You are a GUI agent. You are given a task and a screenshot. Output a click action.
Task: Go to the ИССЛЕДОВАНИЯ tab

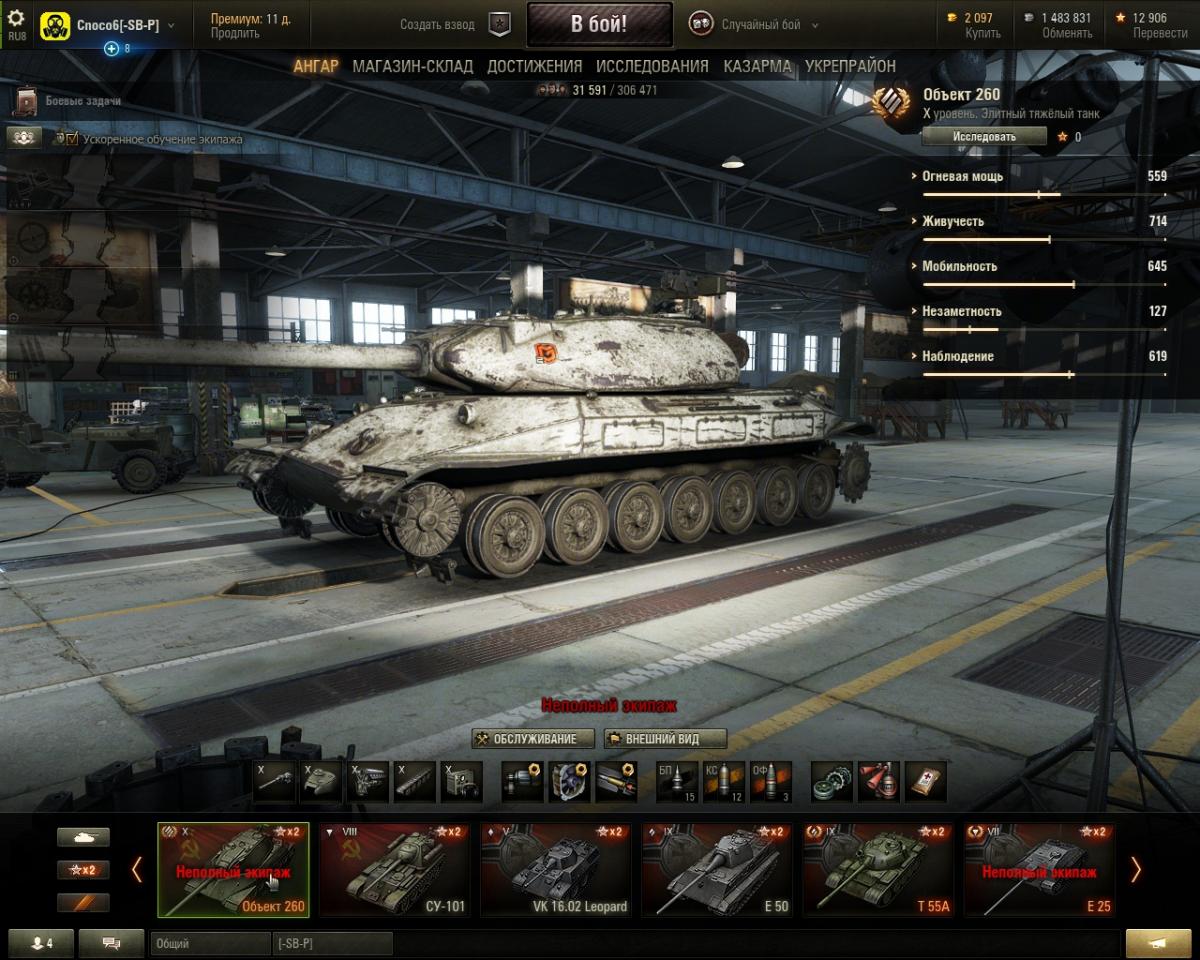[652, 66]
